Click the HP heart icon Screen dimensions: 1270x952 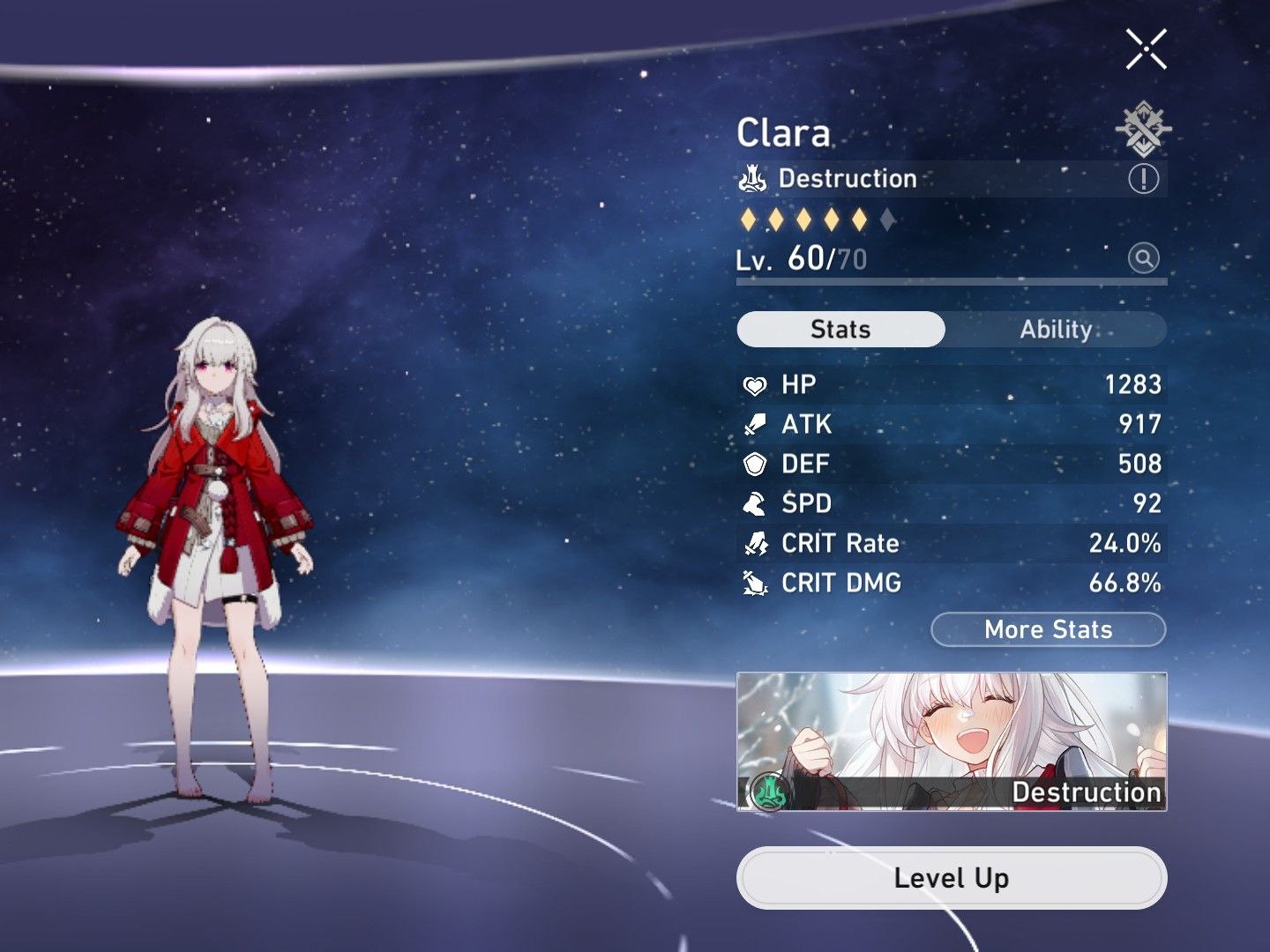(x=755, y=383)
